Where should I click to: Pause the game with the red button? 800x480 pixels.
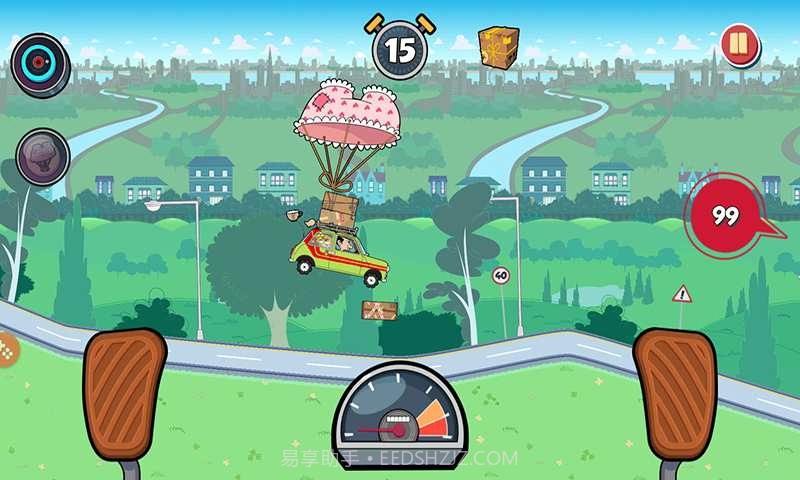[x=739, y=46]
